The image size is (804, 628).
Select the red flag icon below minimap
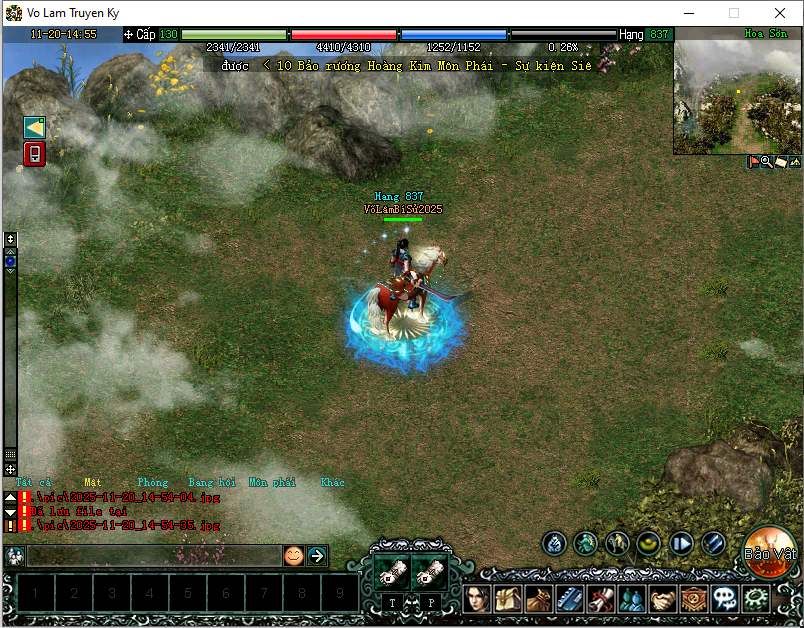(x=753, y=161)
